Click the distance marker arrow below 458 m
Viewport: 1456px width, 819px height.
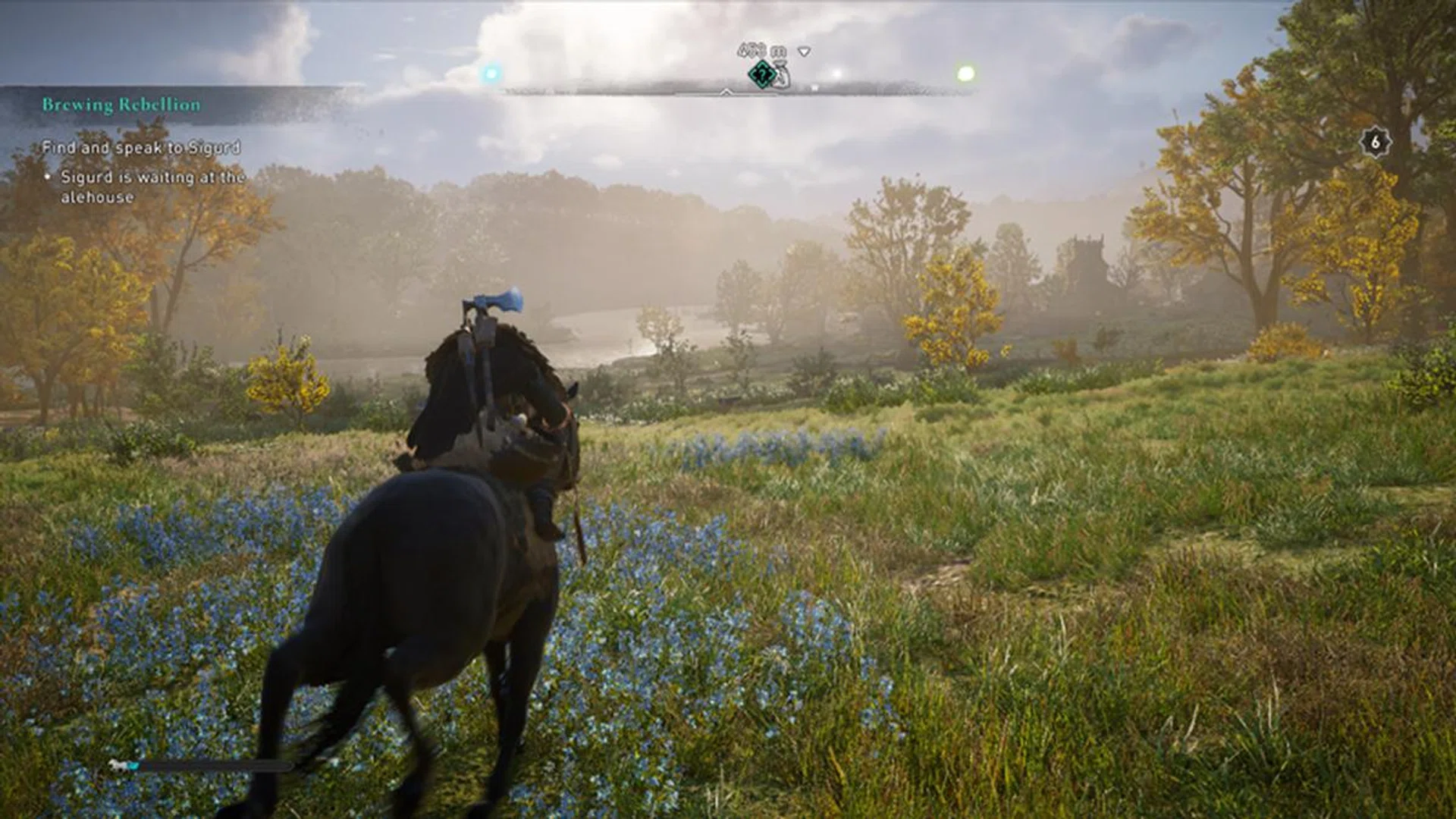coord(802,52)
